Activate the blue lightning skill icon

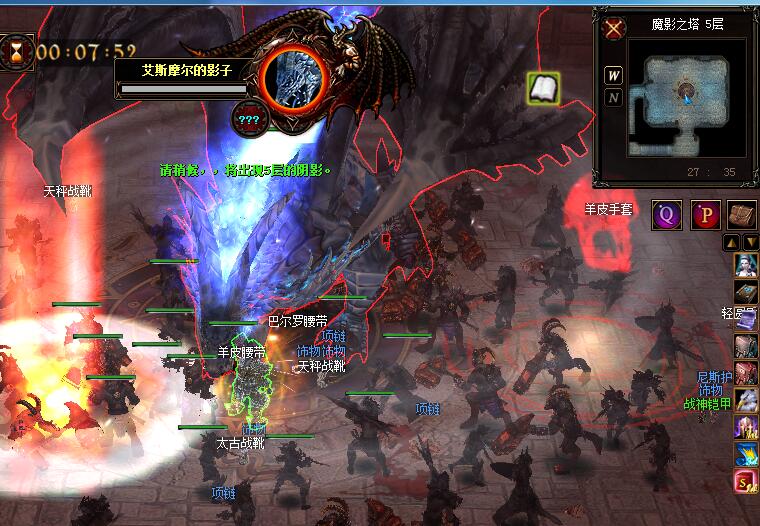[x=746, y=454]
